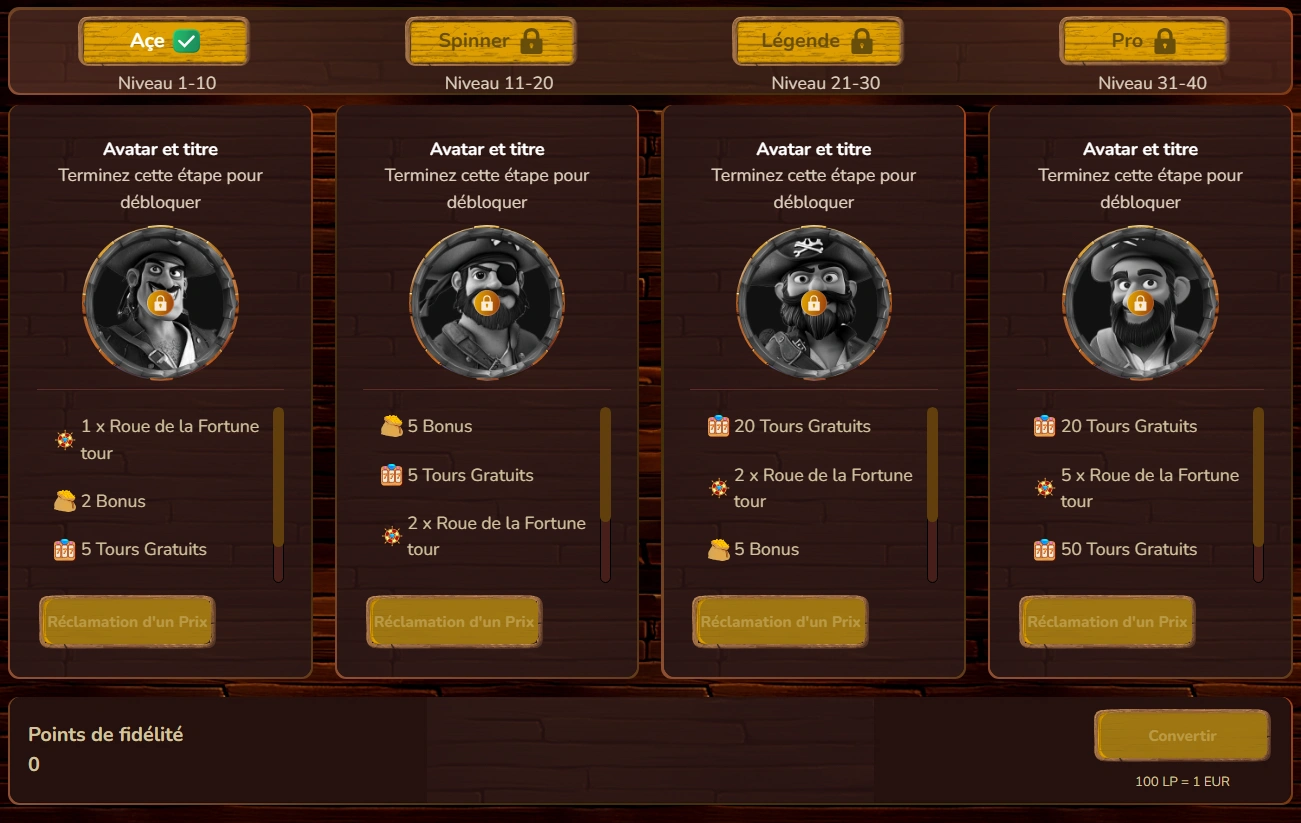
Task: Click the lock icon on the Légende tab
Action: [861, 40]
